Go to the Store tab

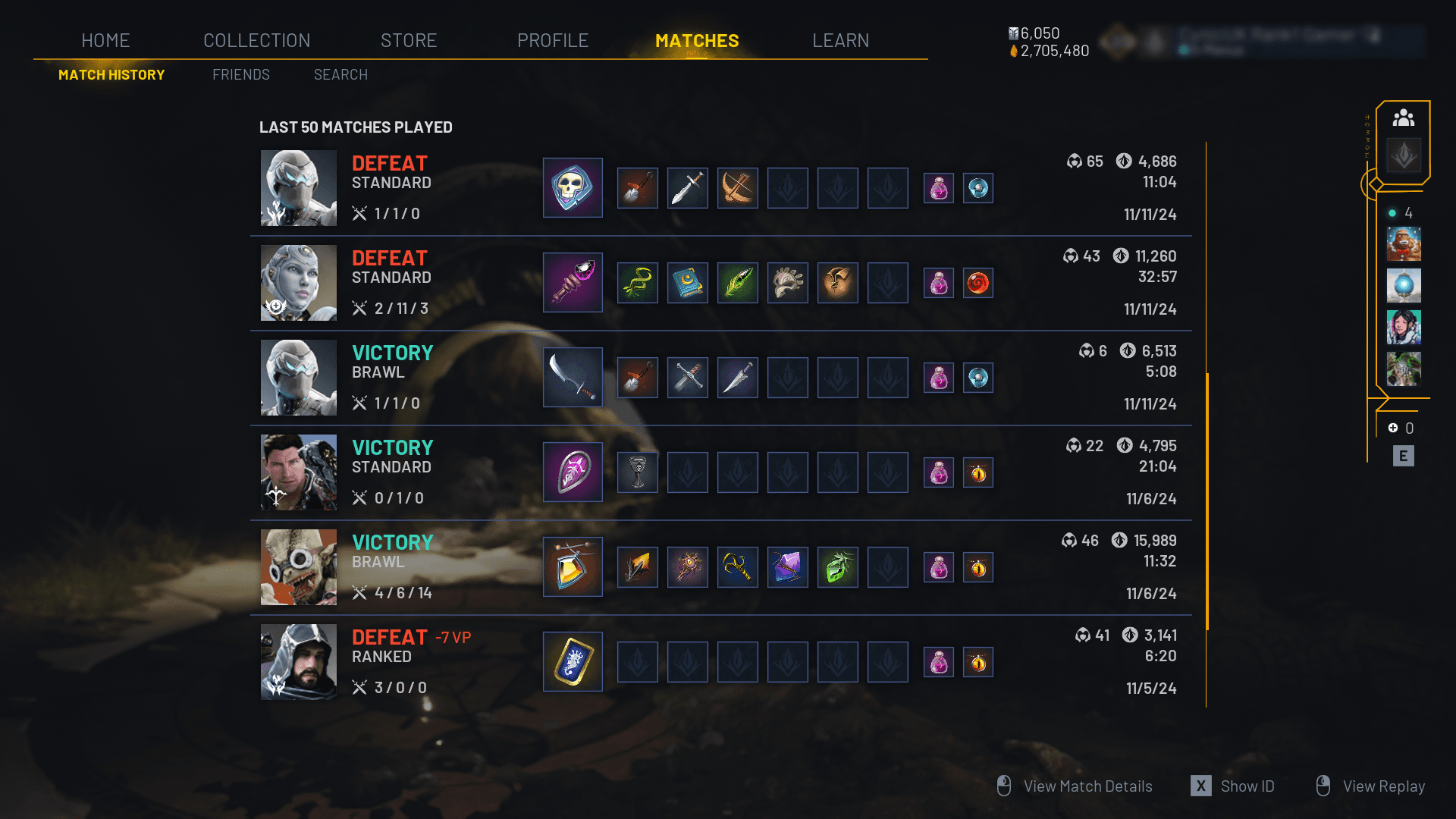tap(409, 40)
